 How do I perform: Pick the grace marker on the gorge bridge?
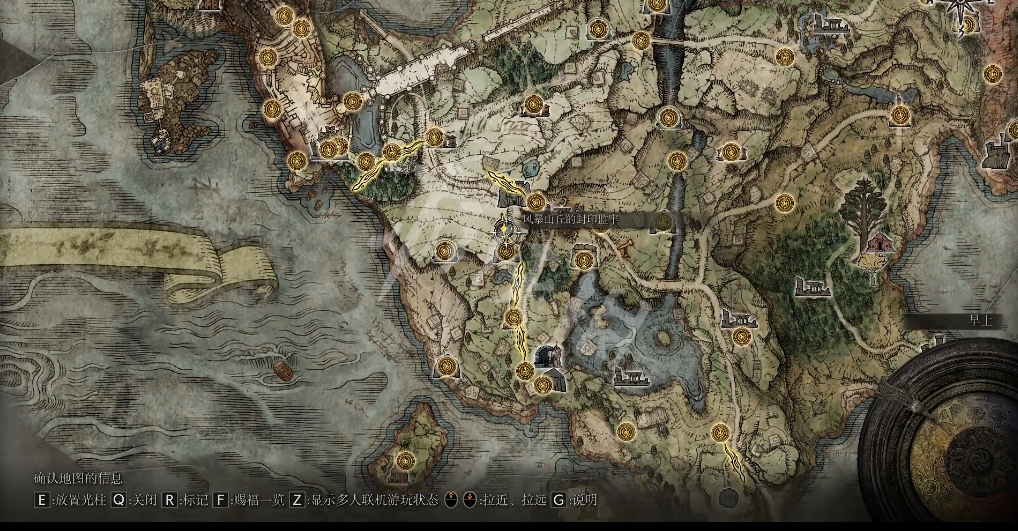tap(641, 41)
